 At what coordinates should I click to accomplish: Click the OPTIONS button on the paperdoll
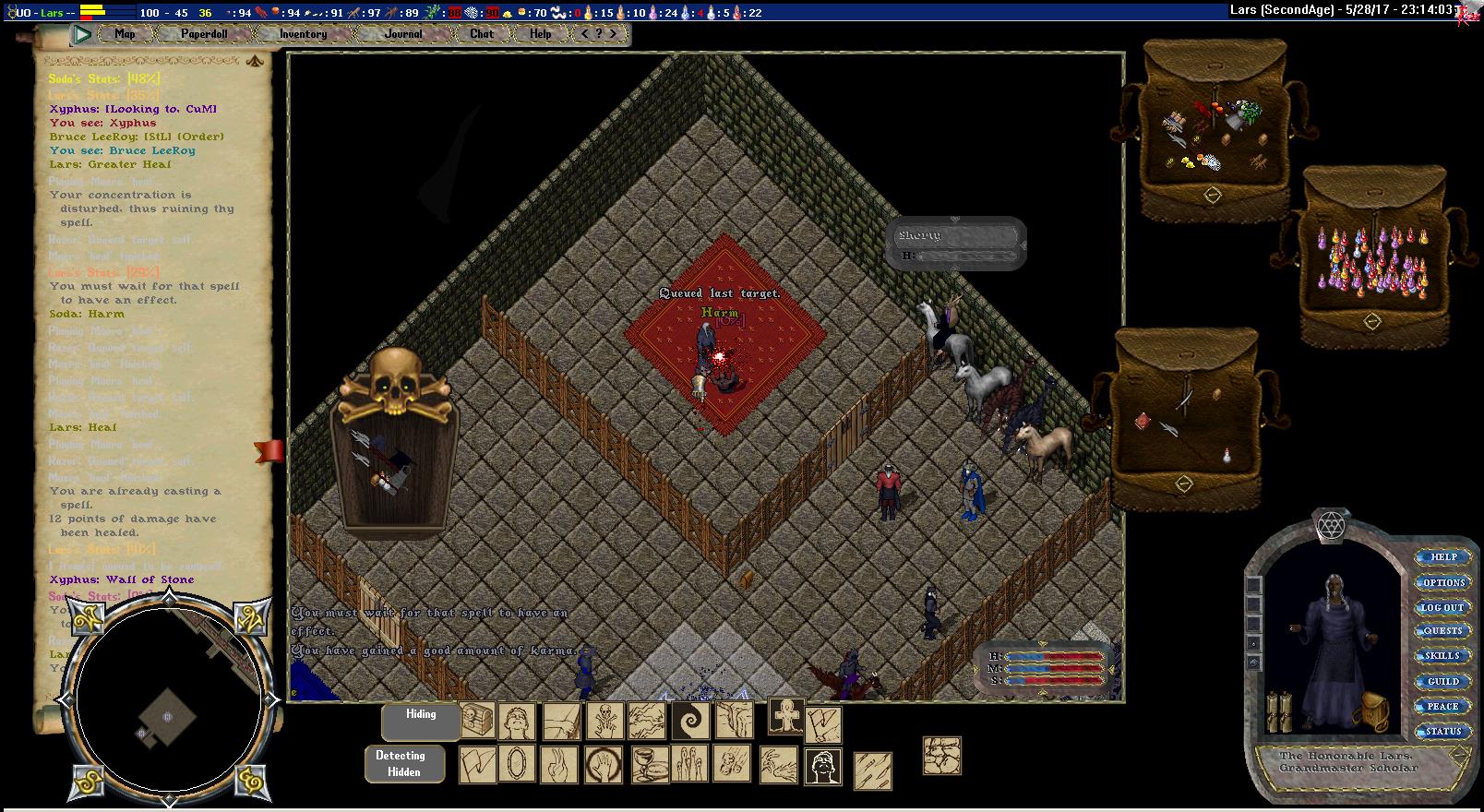[x=1443, y=583]
